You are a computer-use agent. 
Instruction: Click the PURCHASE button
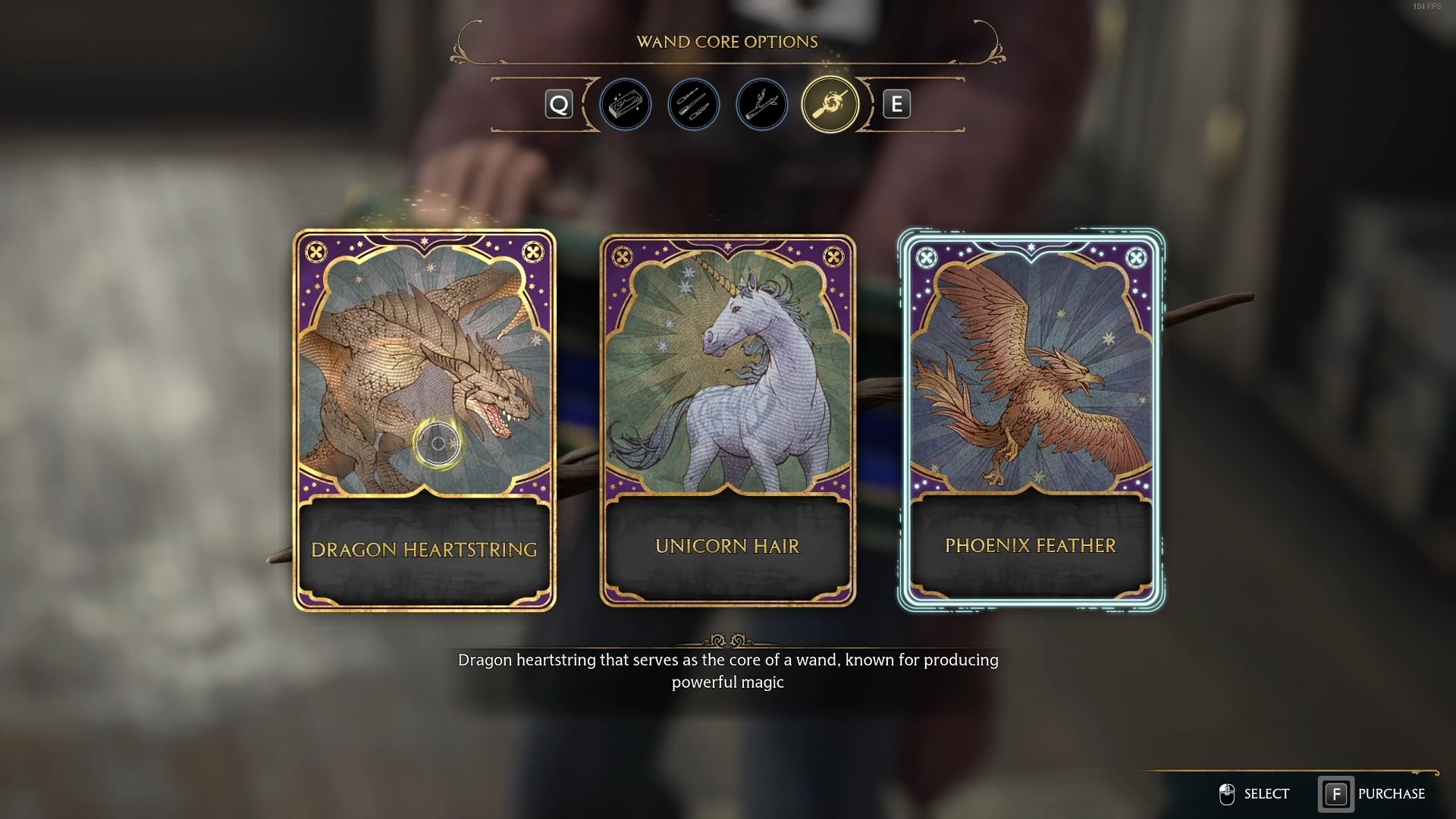[1392, 794]
